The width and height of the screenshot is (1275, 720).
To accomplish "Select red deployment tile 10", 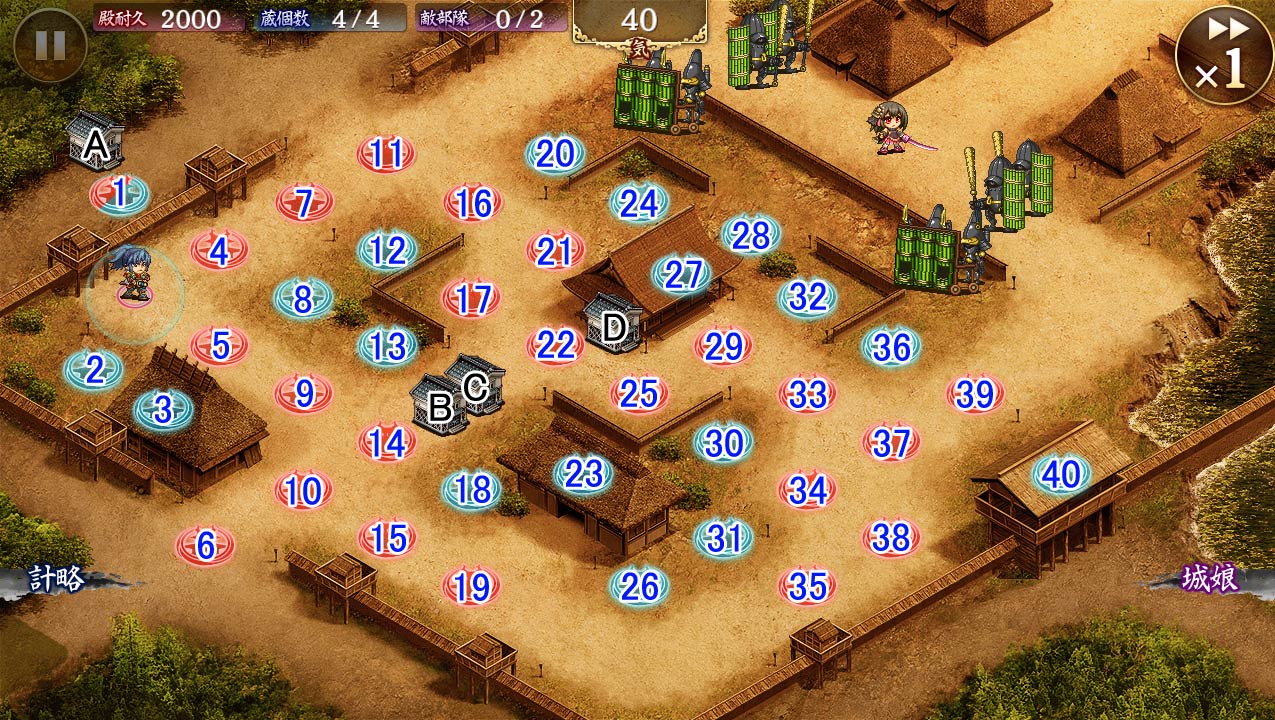I will click(303, 491).
